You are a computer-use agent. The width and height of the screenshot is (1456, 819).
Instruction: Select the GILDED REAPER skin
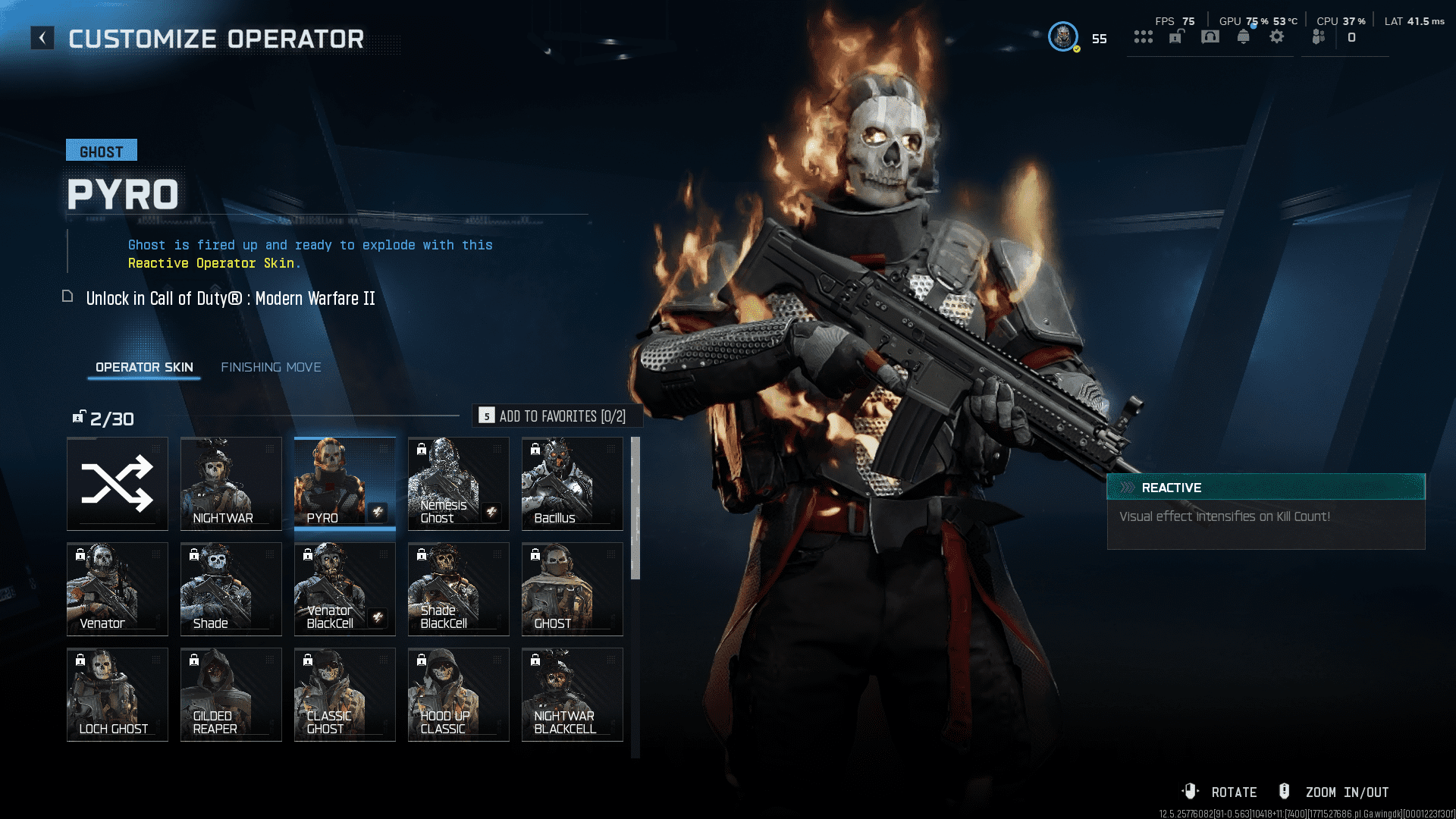point(231,695)
